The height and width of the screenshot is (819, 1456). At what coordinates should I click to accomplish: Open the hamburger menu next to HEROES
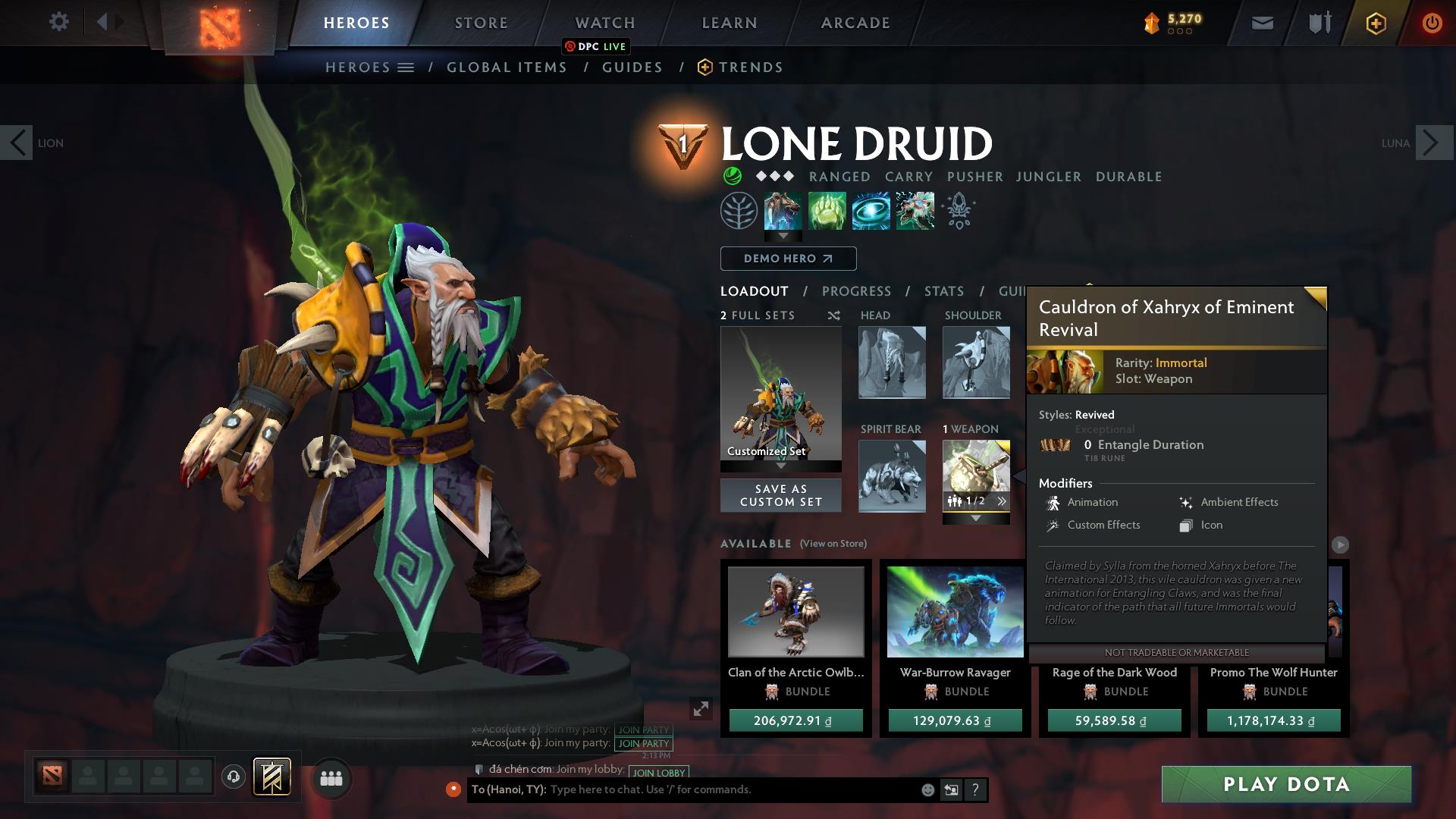pos(406,67)
